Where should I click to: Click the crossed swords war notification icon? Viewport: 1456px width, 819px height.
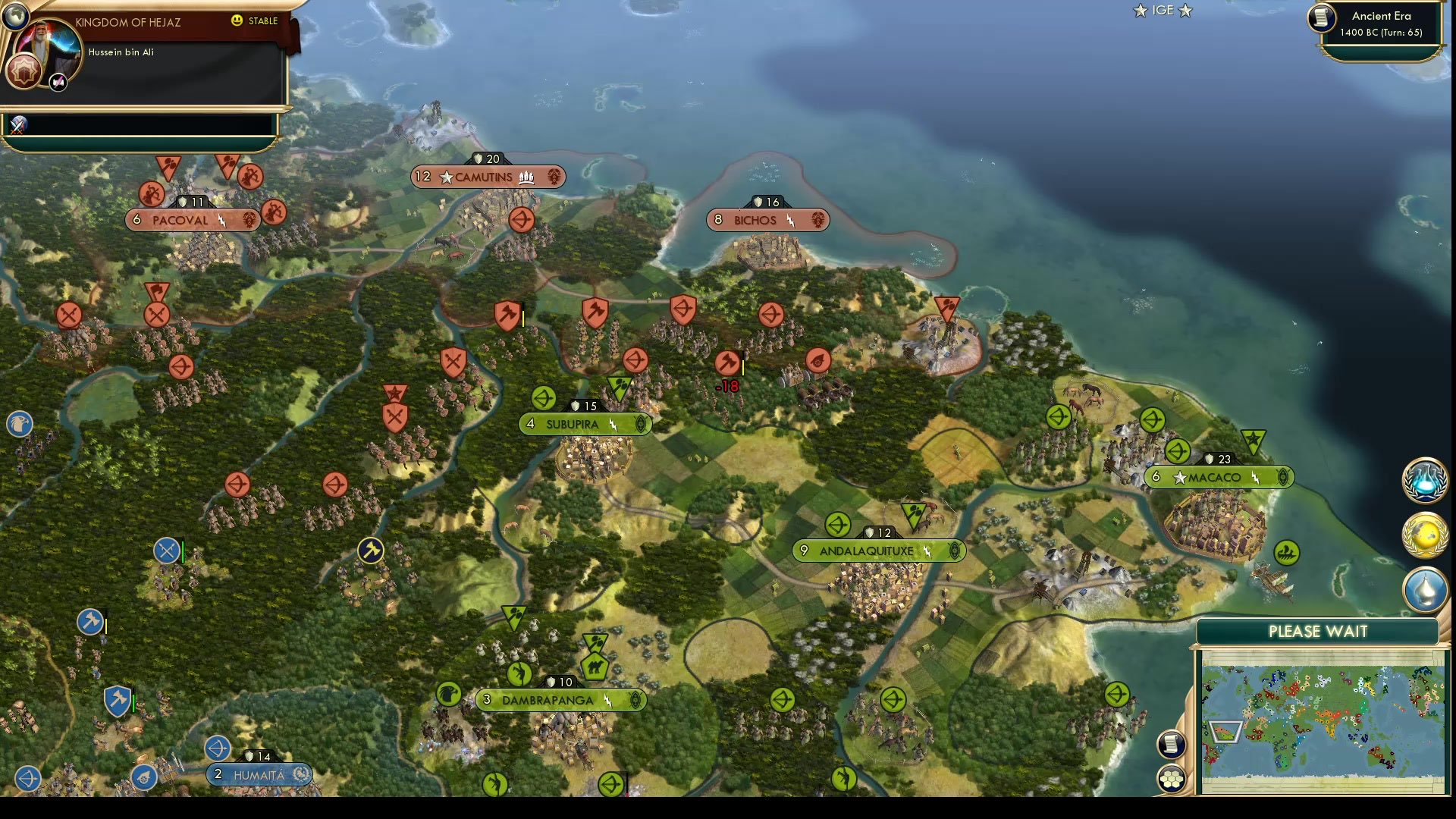[x=17, y=124]
